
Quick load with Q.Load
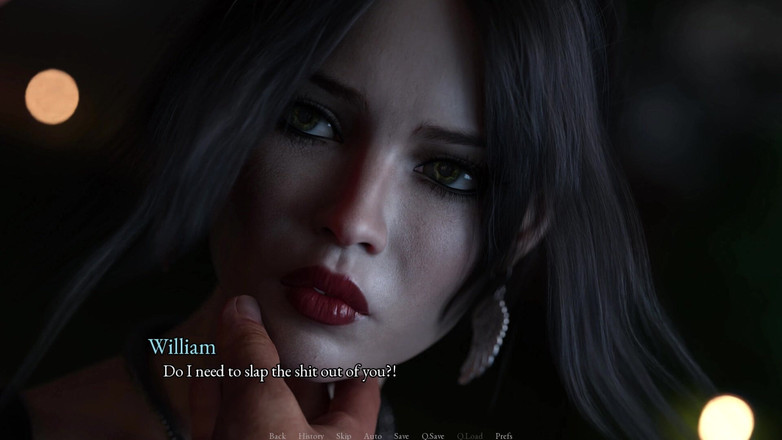[x=470, y=436]
